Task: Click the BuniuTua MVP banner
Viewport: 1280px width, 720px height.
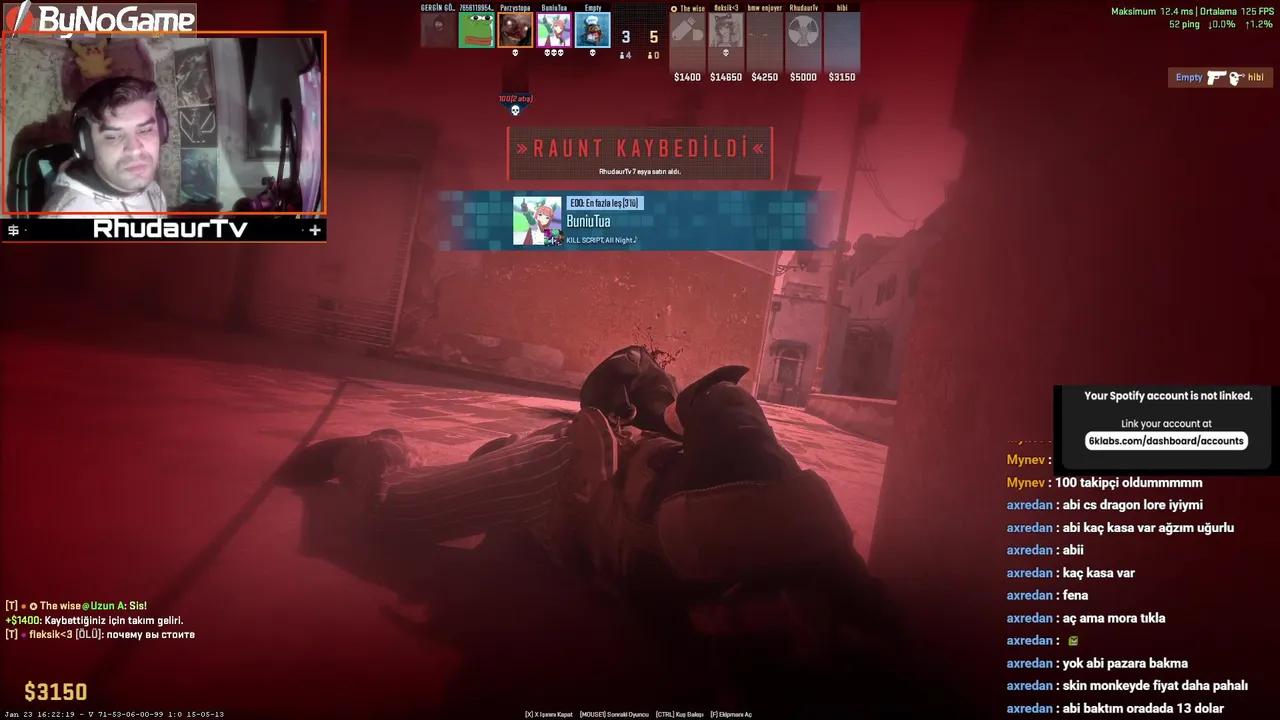Action: 640,219
